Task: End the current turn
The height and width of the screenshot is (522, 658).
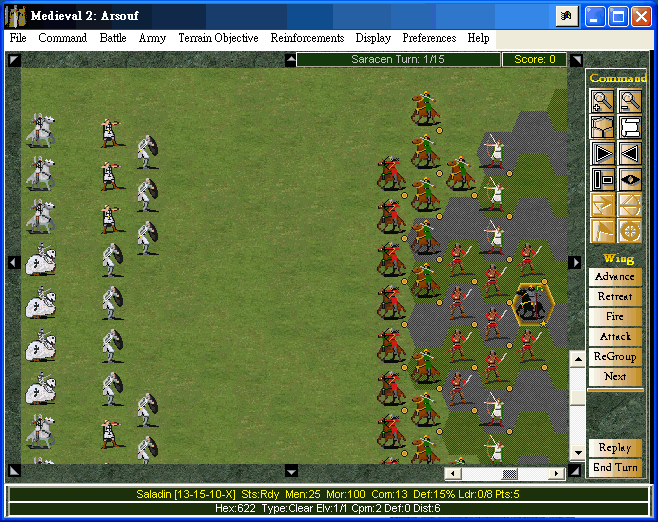Action: [615, 468]
